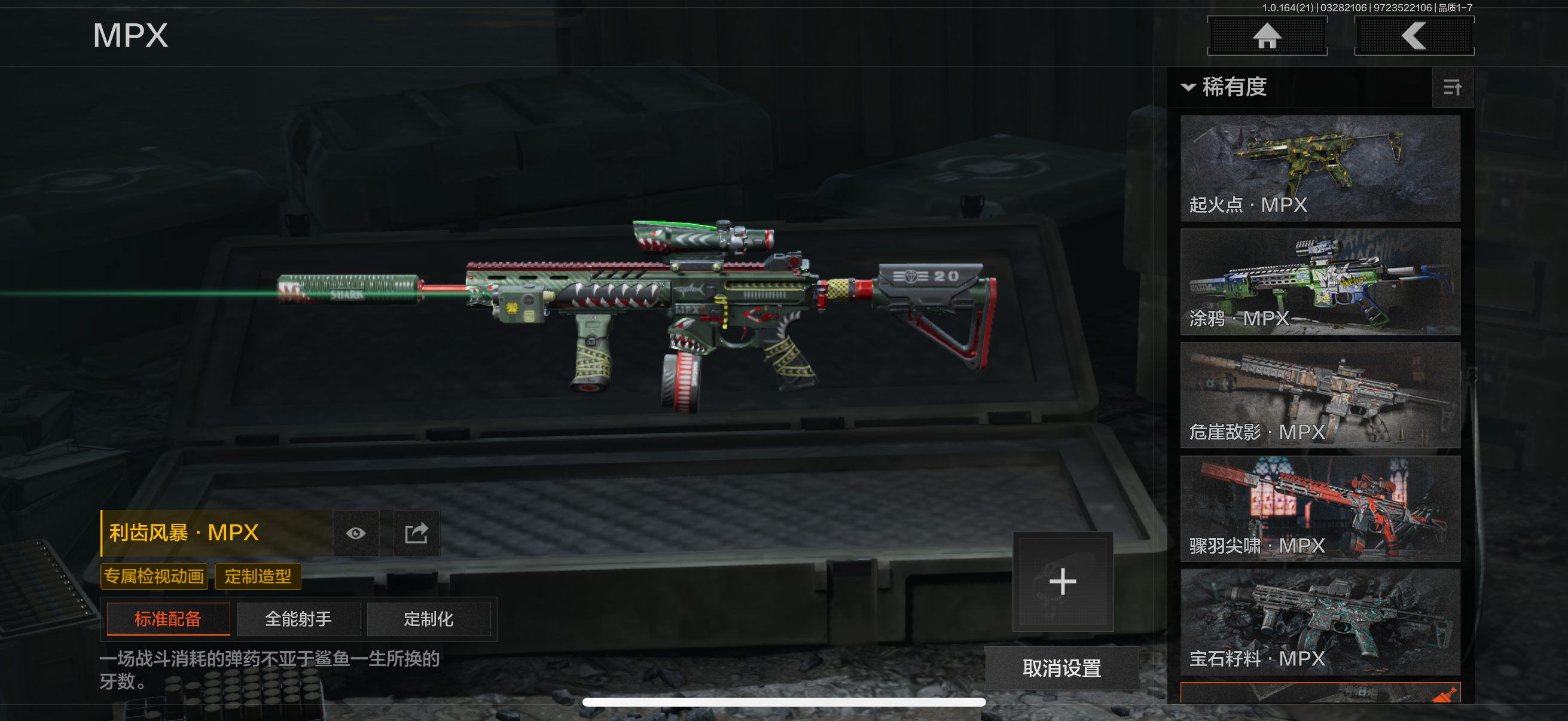The image size is (1568, 721).
Task: Choose the 宝石籽料 · MPX skin
Action: pos(1320,622)
